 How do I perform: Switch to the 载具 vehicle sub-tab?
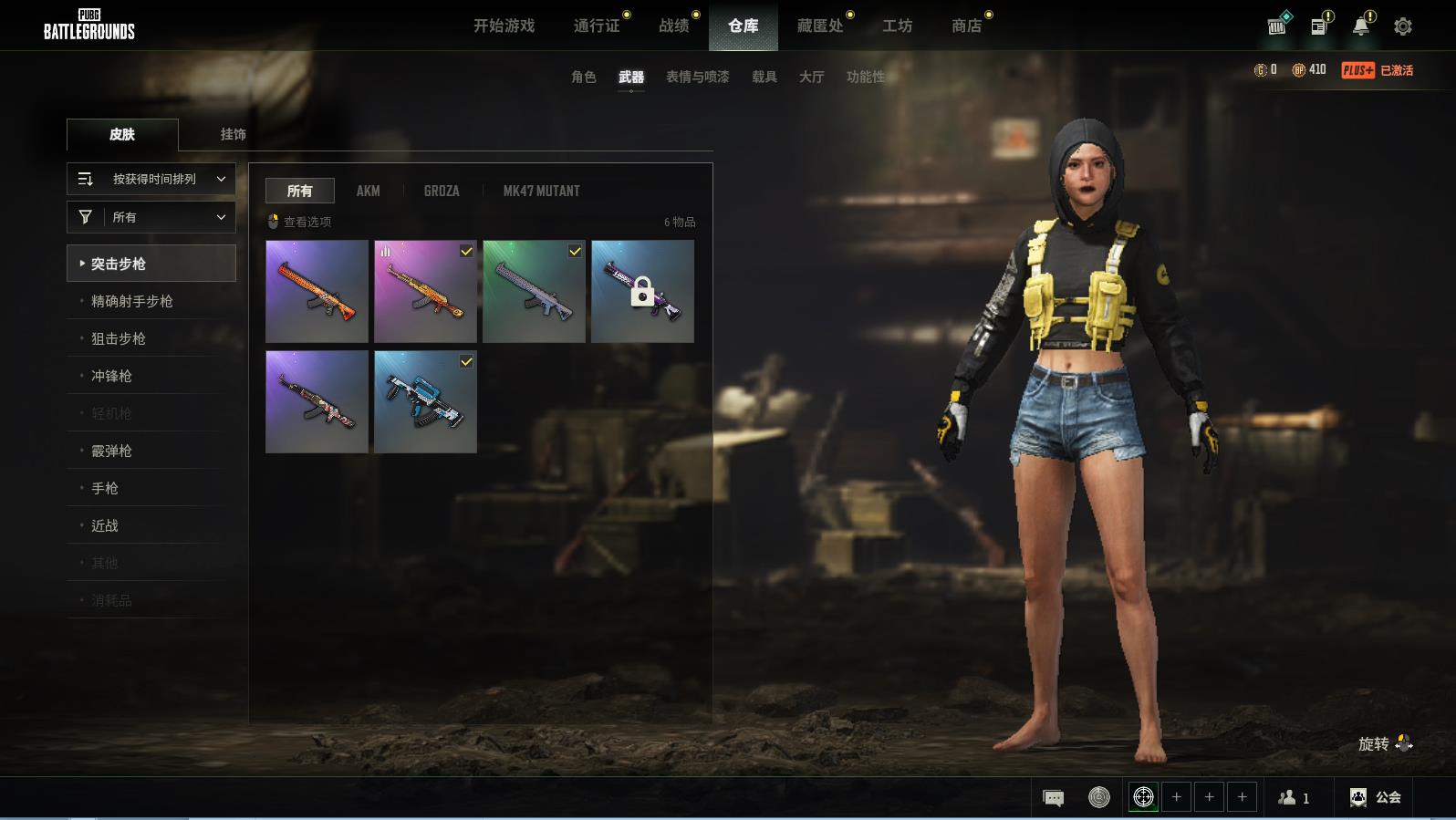764,77
